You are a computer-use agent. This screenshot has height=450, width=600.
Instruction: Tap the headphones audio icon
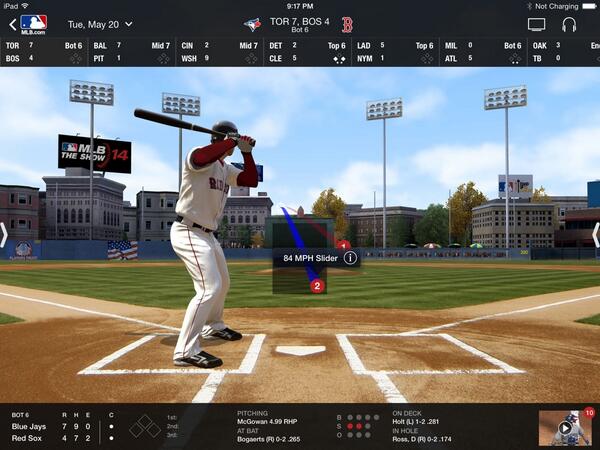click(569, 24)
